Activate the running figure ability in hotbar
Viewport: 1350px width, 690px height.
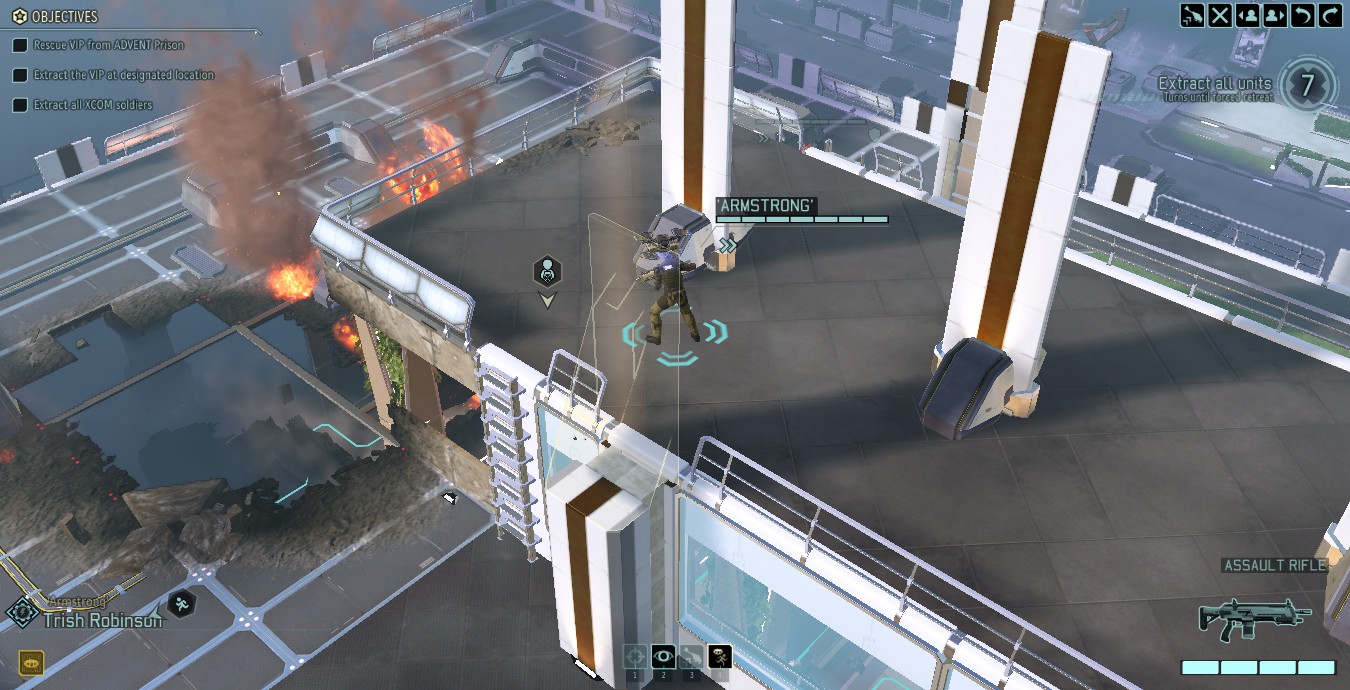(x=720, y=656)
